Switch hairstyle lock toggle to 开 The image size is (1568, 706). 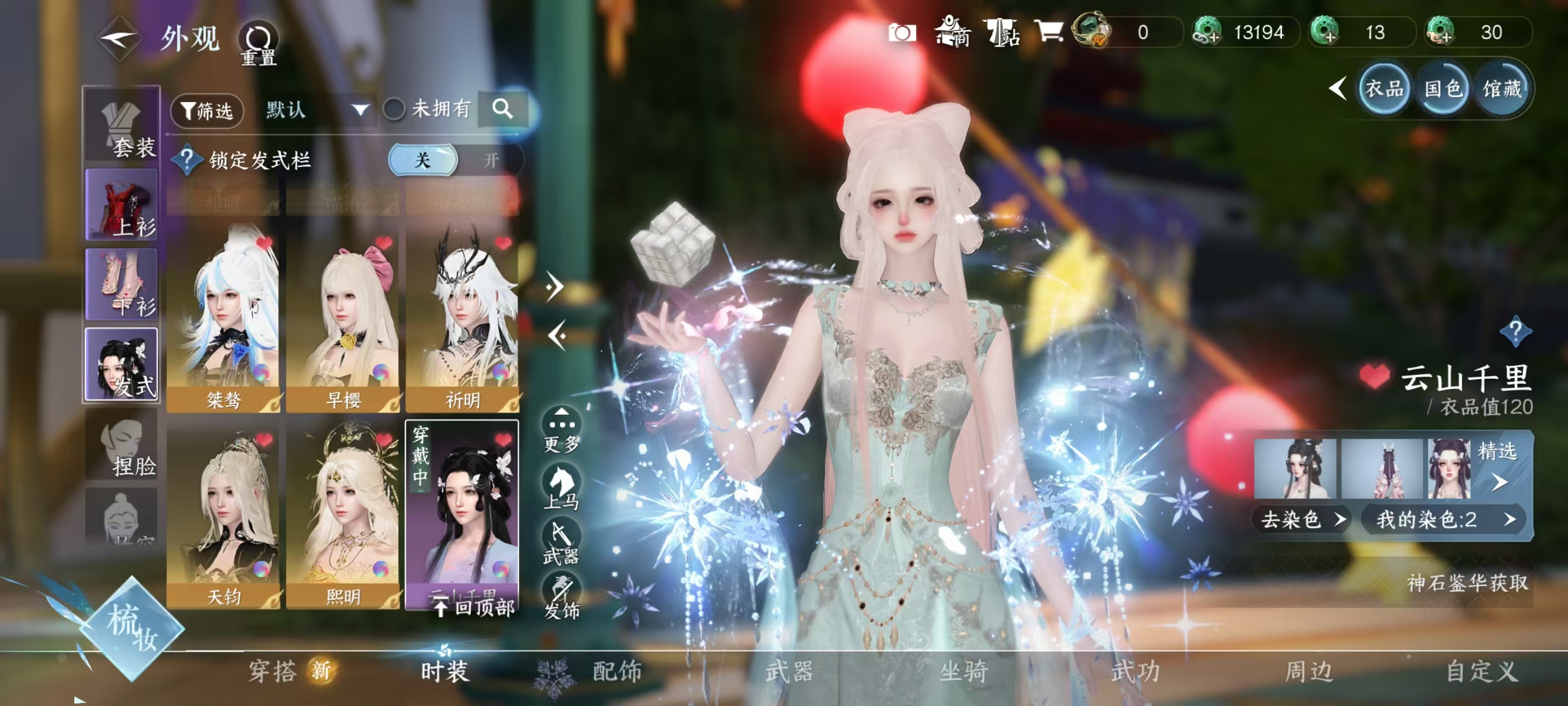point(491,160)
